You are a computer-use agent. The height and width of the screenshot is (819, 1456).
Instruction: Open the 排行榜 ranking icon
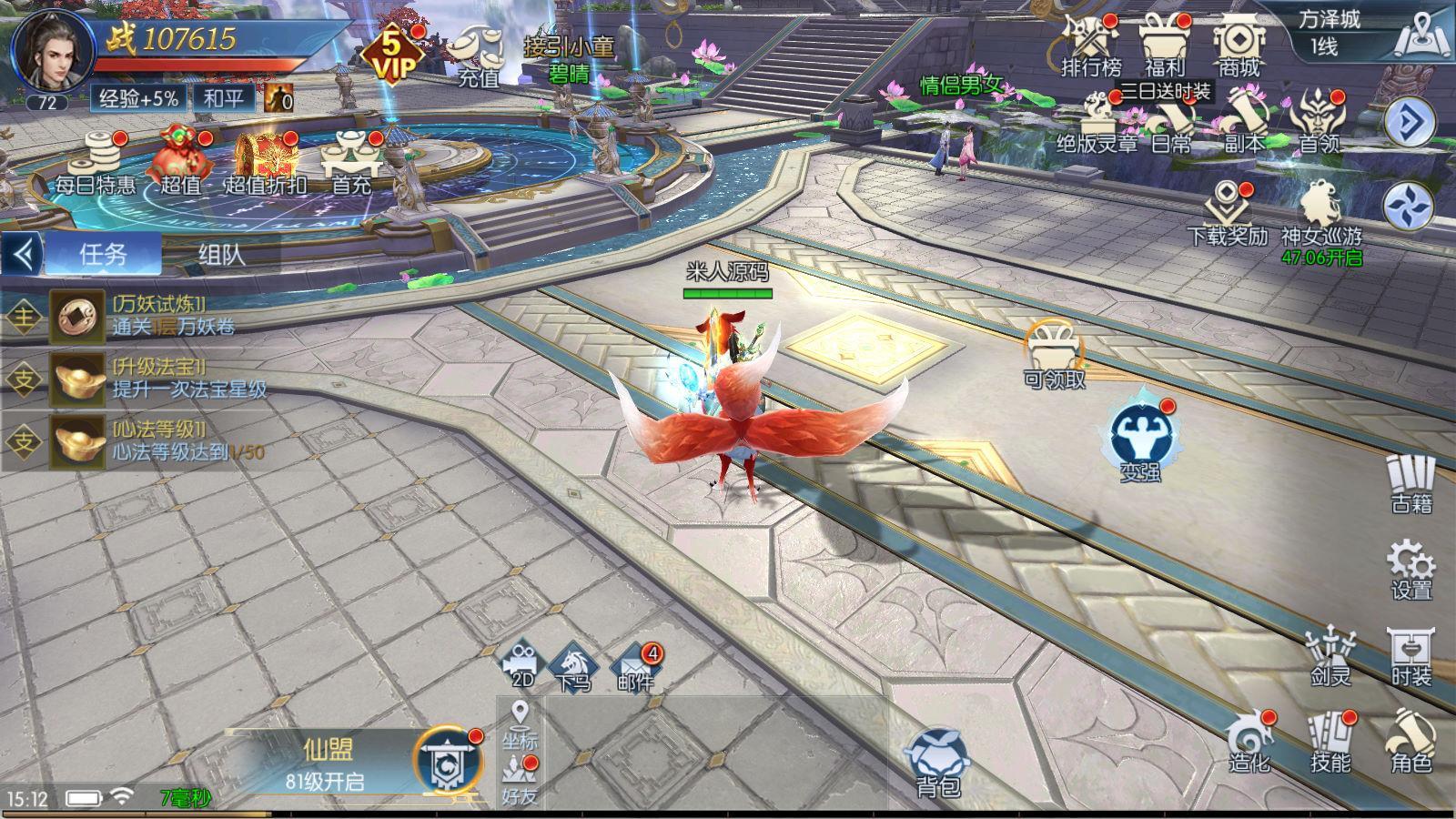1090,45
